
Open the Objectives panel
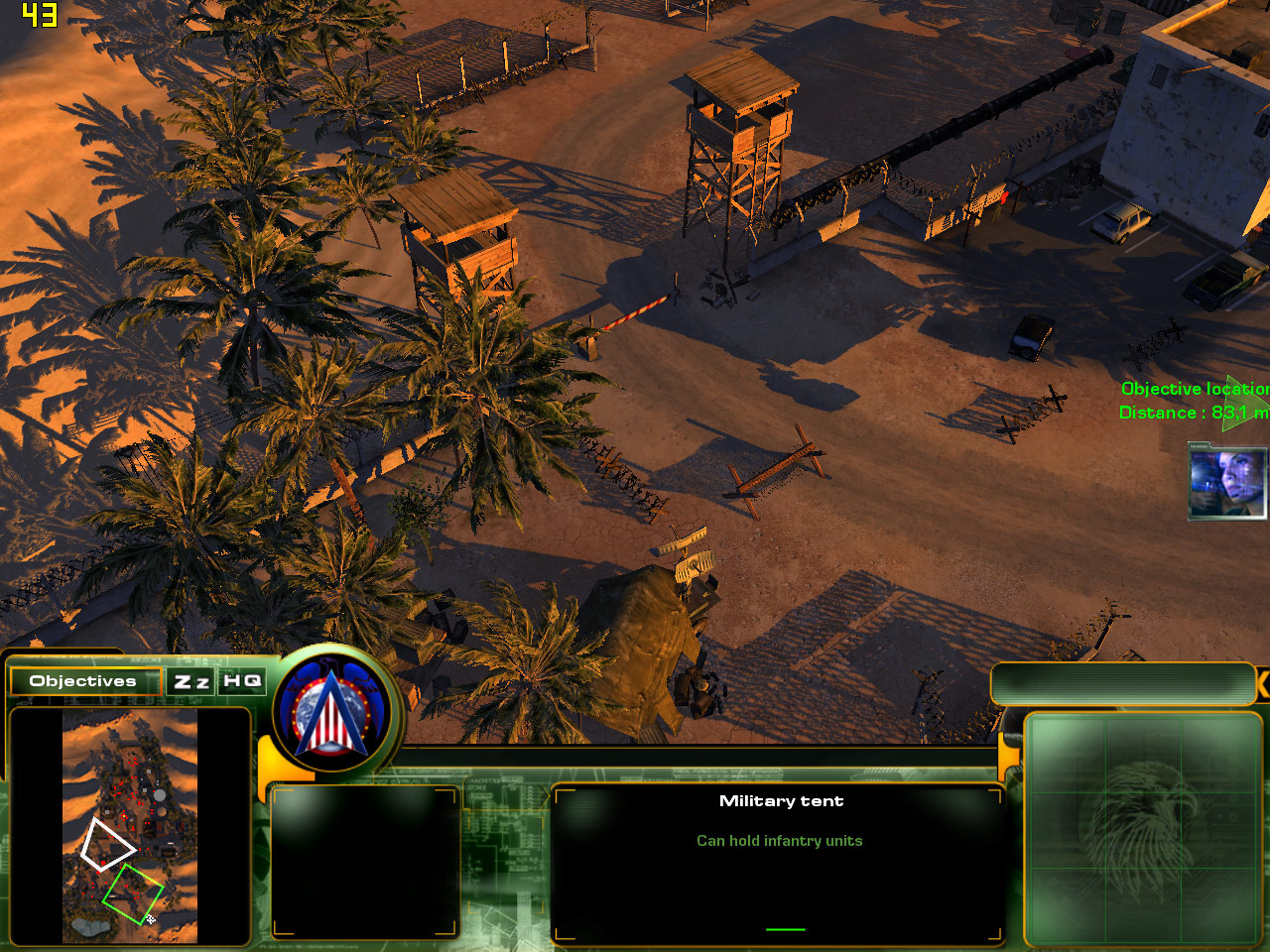tap(83, 681)
